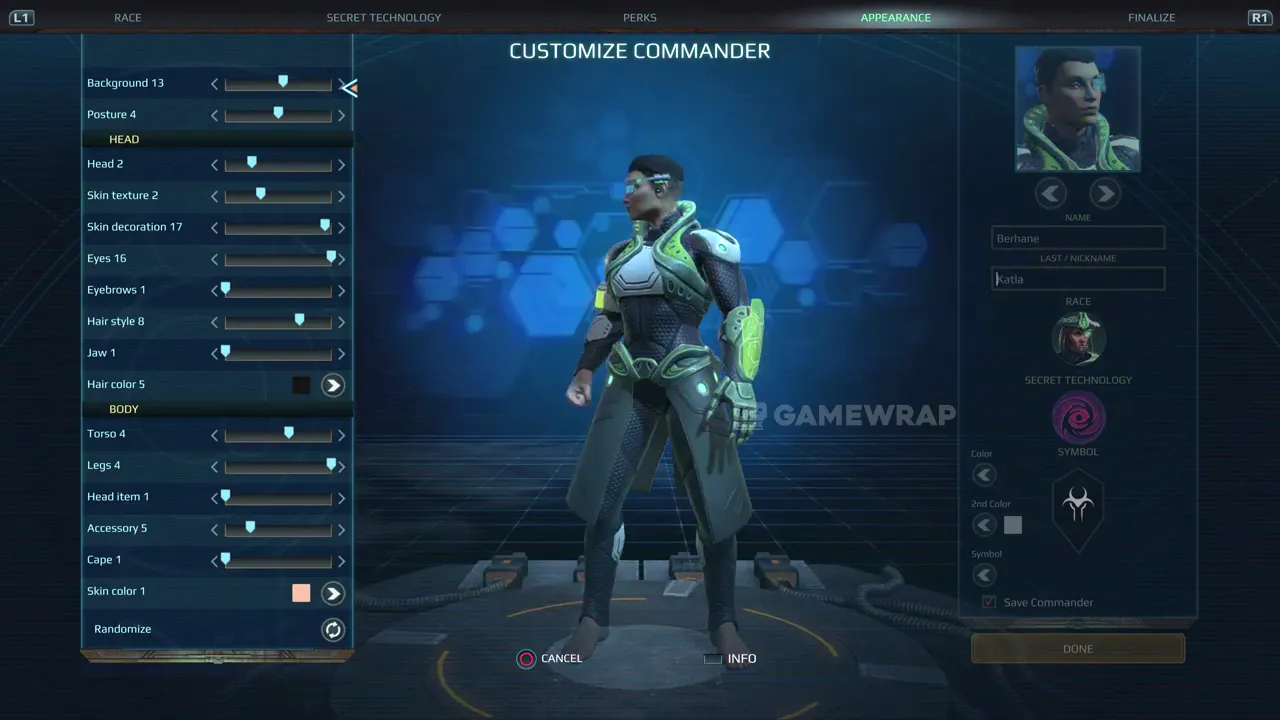This screenshot has width=1280, height=720.
Task: Increase the Hair style value
Action: pyautogui.click(x=341, y=322)
